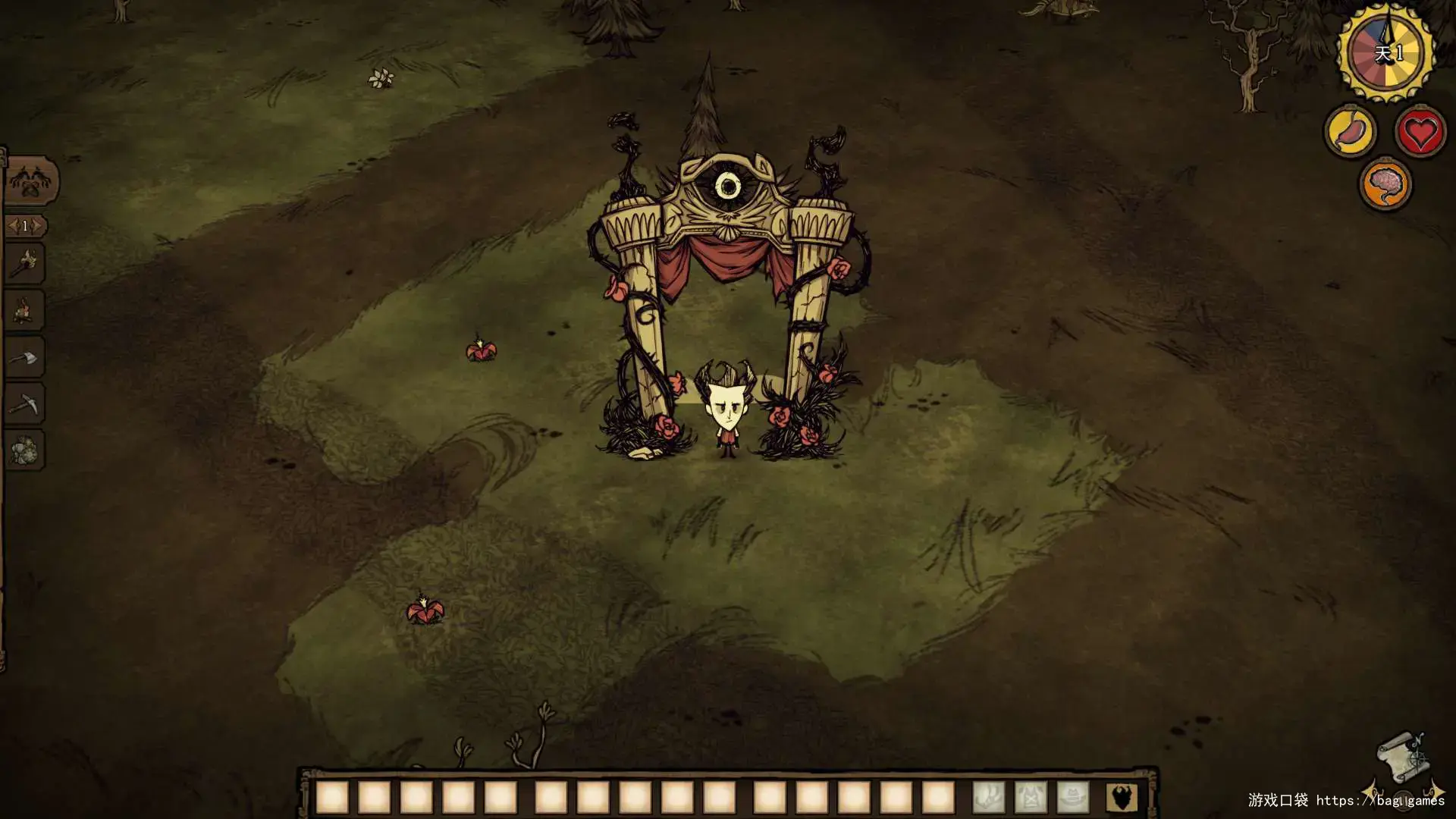Click the day clock dial
The height and width of the screenshot is (819, 1456).
coord(1386,53)
